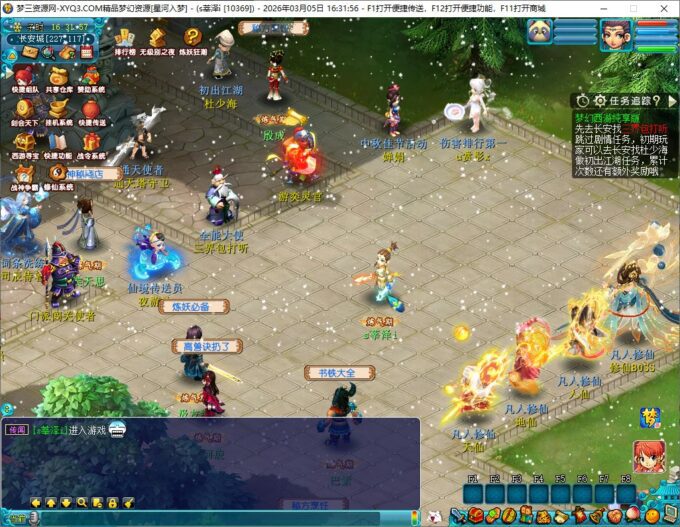Open the 赞助系统 sponsor system icon
The image size is (680, 527).
91,76
